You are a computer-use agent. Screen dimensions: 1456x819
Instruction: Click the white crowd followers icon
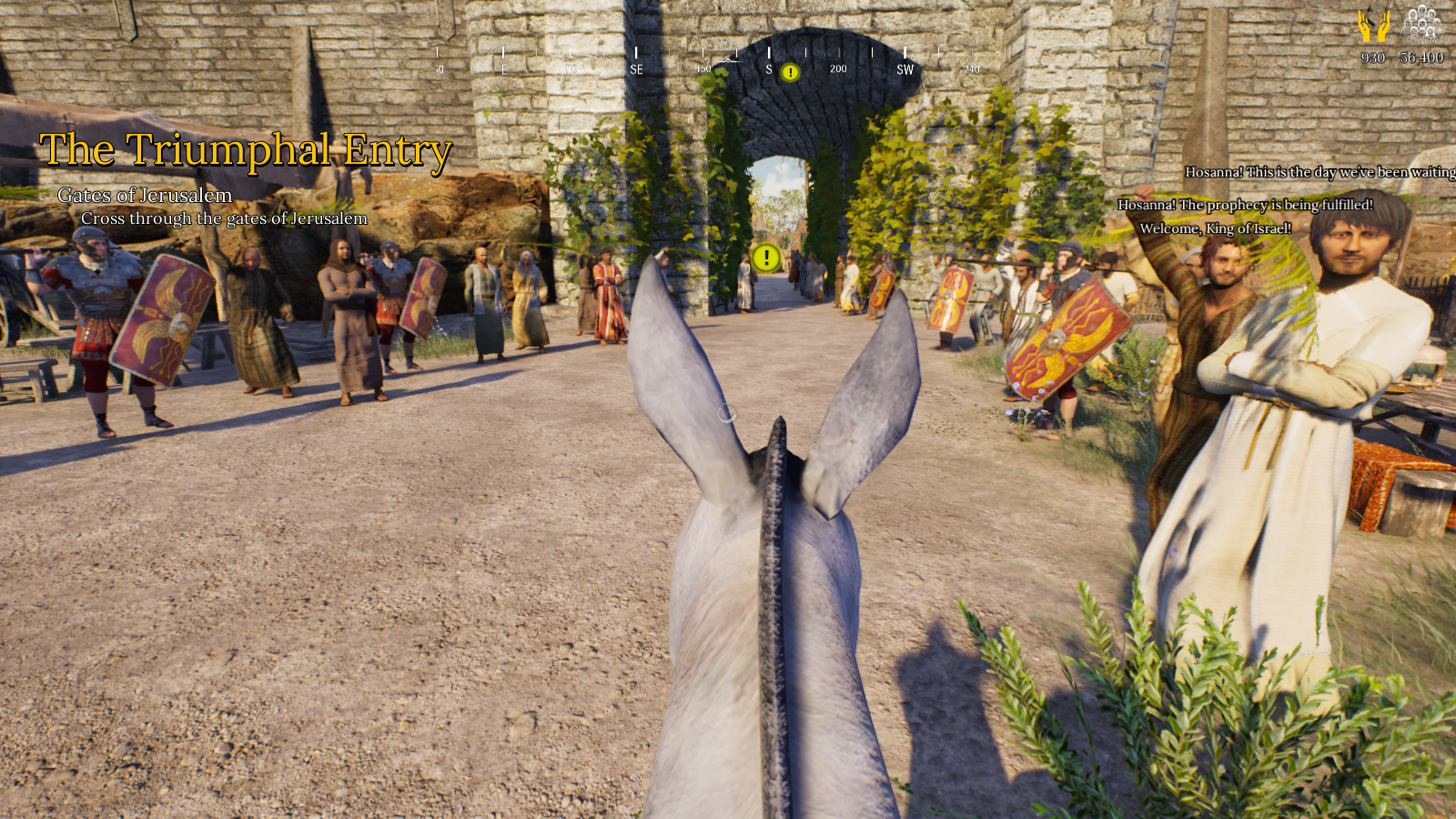click(1421, 25)
